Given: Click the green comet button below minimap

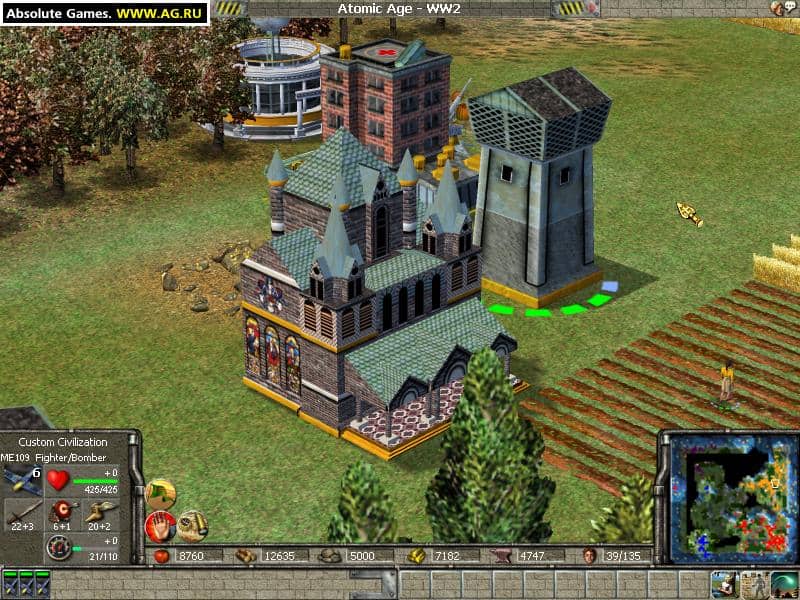Looking at the screenshot, I should [x=785, y=584].
